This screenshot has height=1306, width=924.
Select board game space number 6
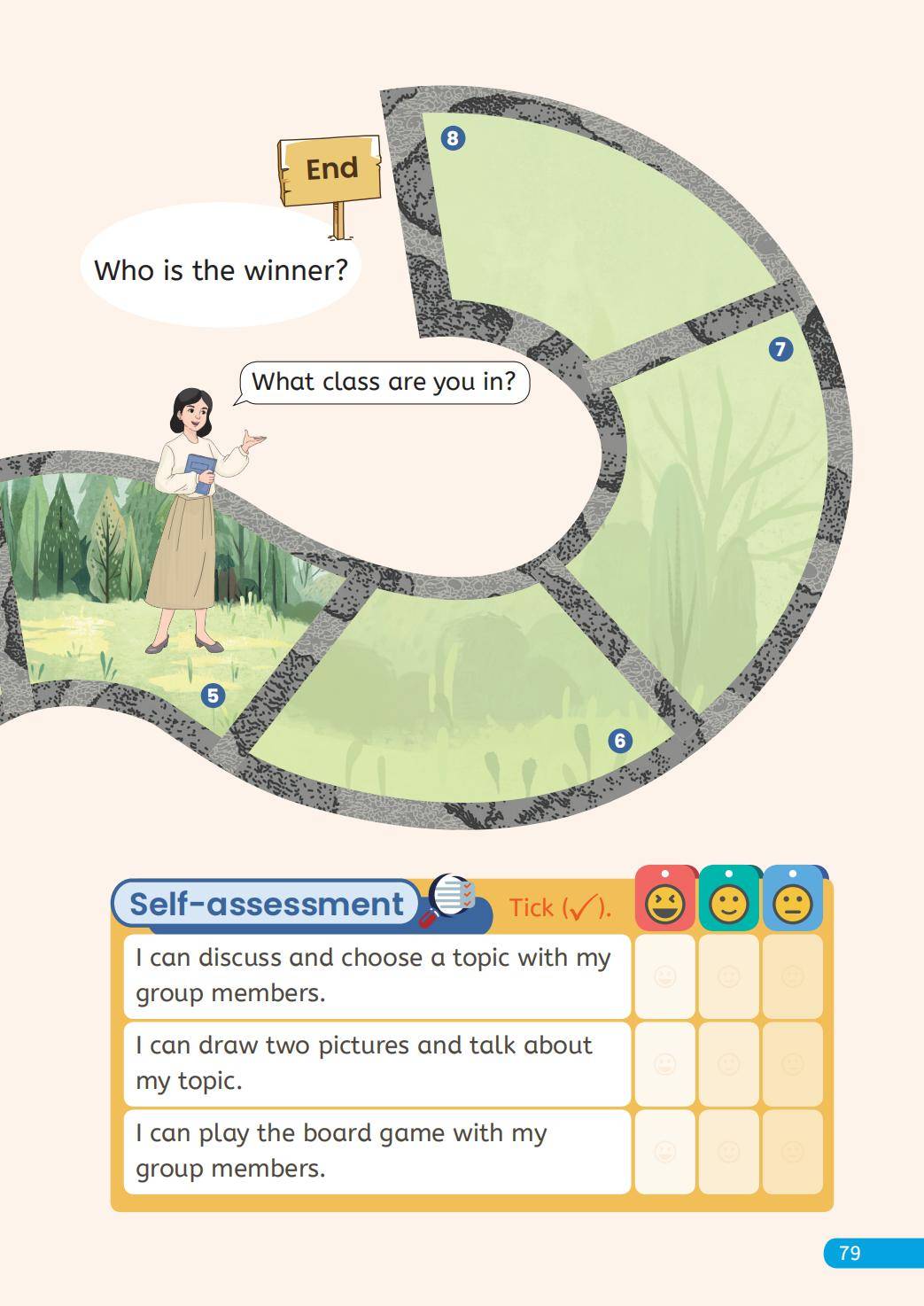tap(620, 741)
